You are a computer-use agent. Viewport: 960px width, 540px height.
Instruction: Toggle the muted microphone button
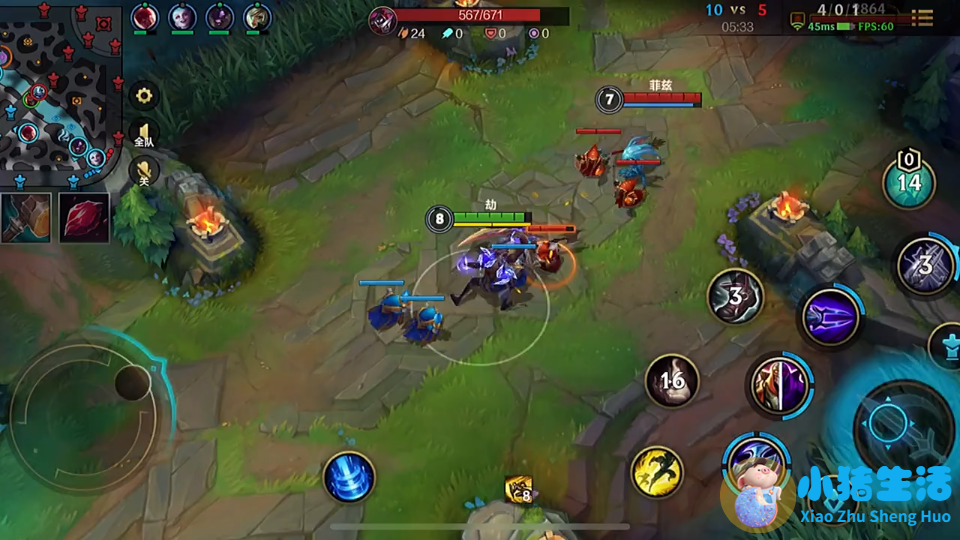click(144, 170)
